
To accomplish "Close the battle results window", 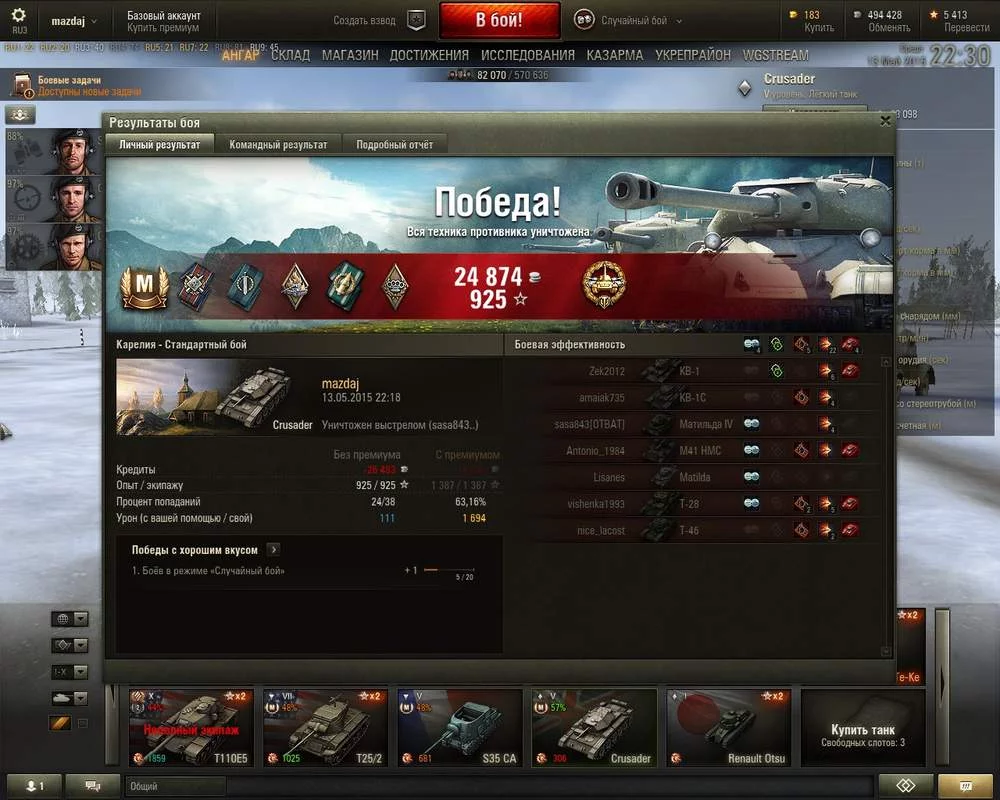I will (885, 121).
